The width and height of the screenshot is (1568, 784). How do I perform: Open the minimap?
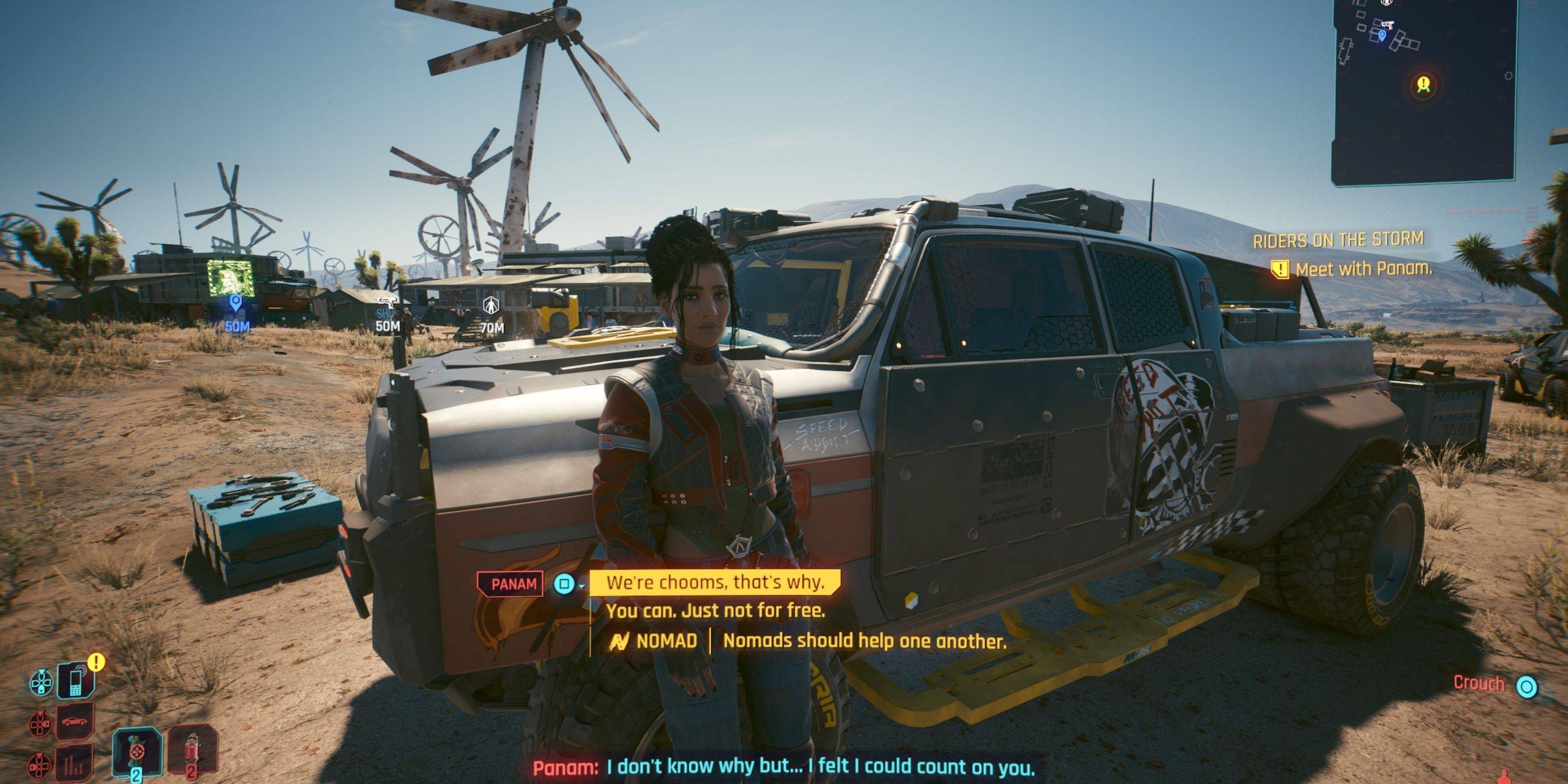pyautogui.click(x=1423, y=91)
